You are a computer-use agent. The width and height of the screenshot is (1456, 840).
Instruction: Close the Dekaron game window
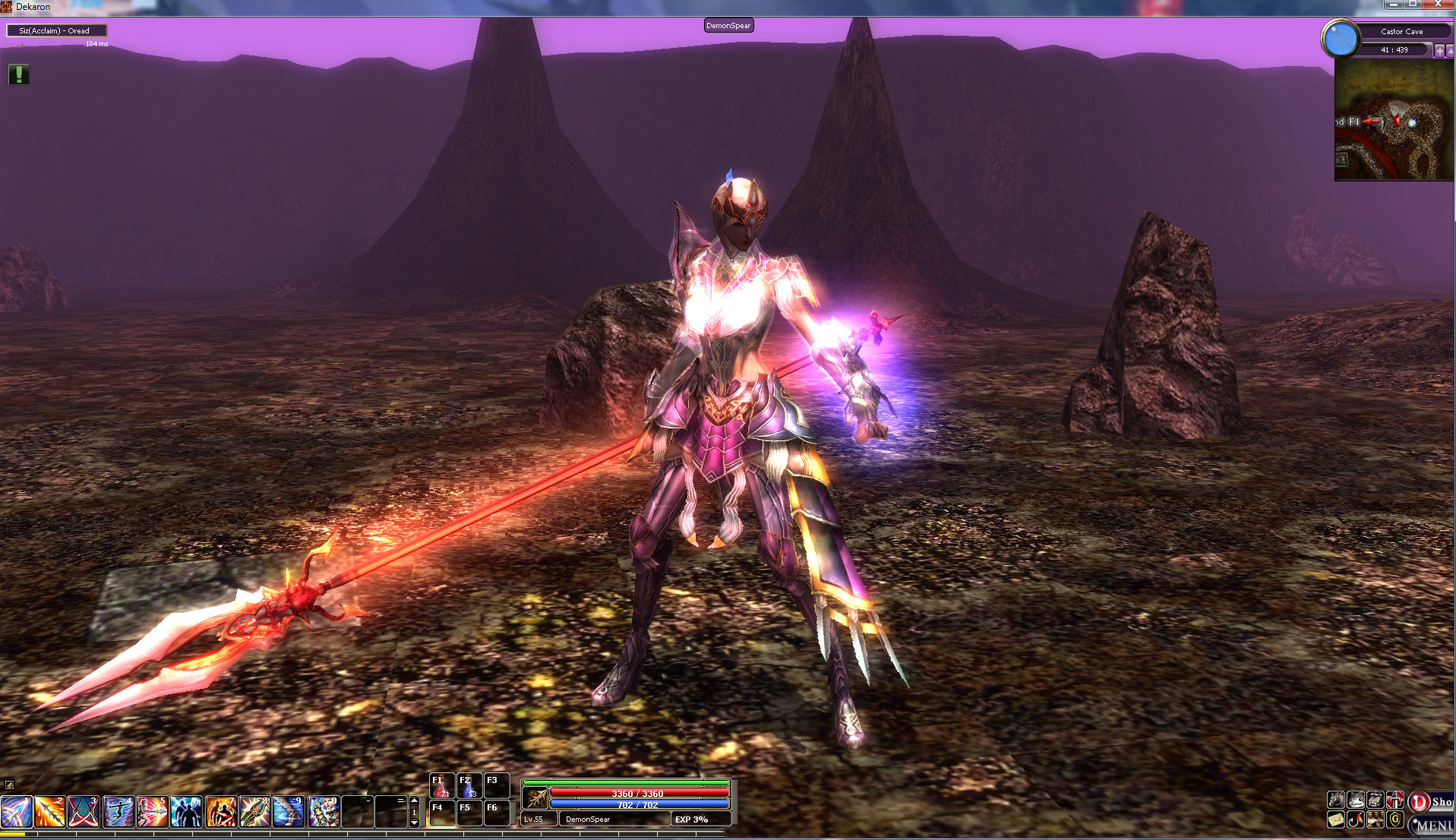tap(1438, 5)
